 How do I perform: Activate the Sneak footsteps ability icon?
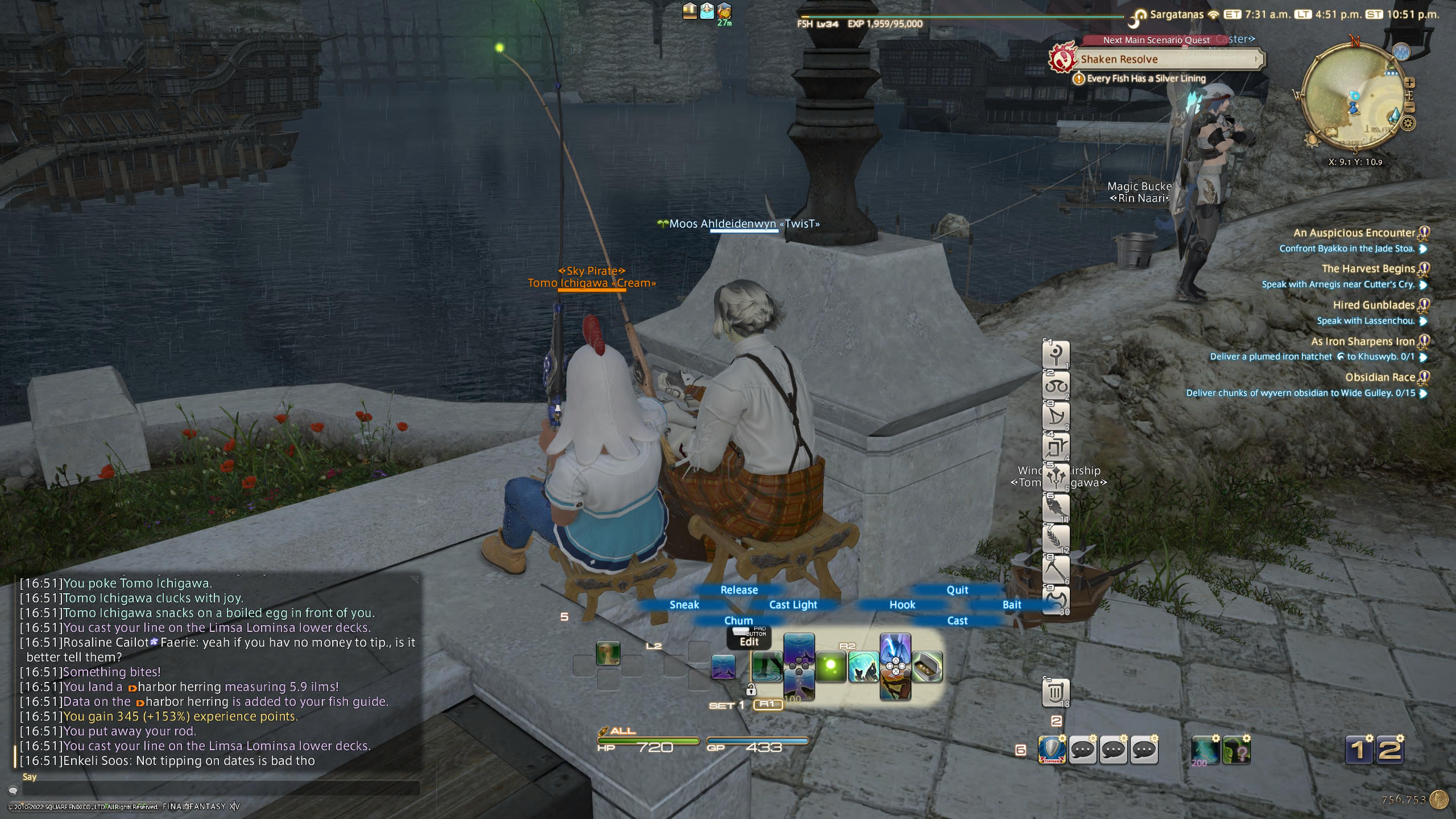pyautogui.click(x=766, y=667)
